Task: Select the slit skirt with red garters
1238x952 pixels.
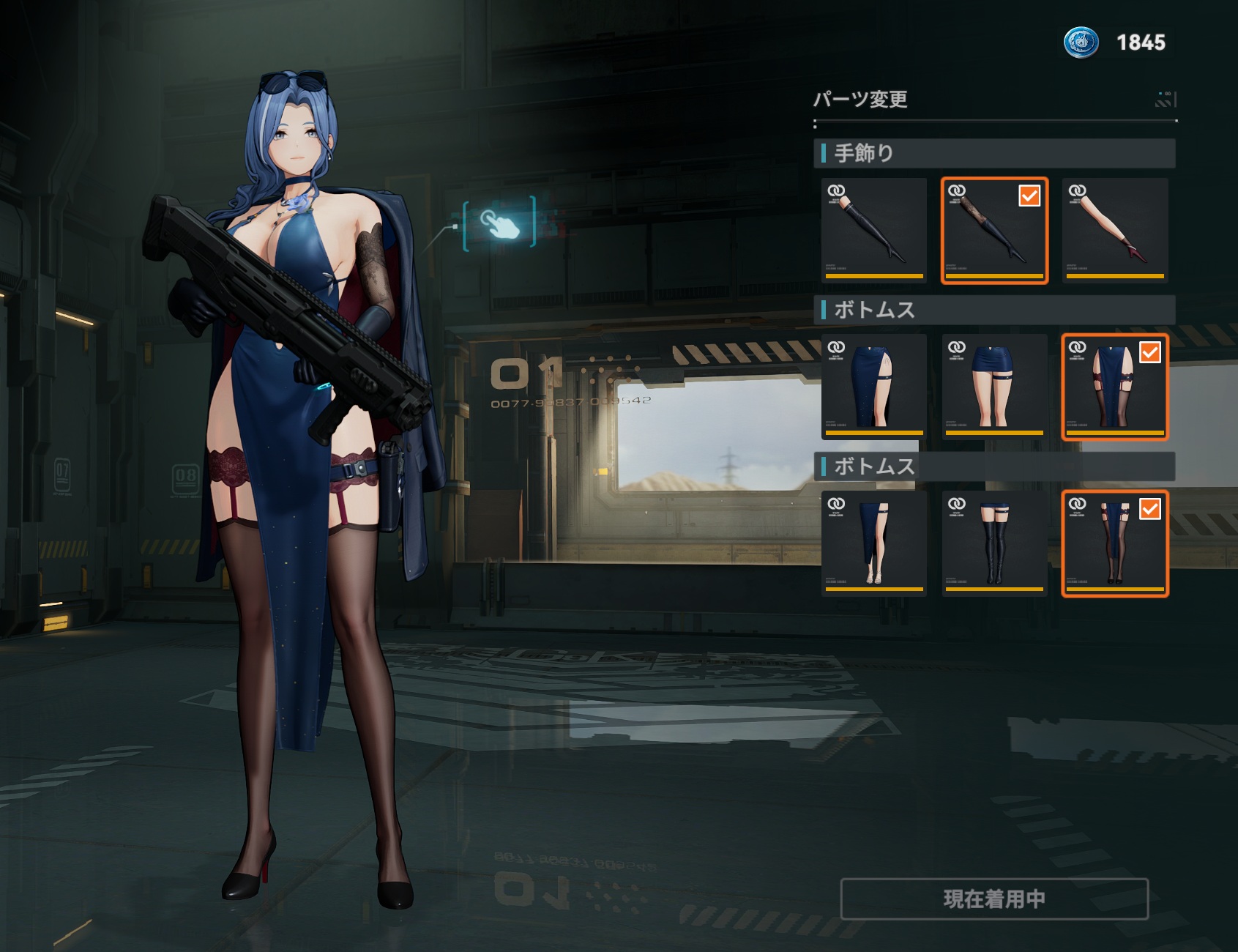Action: click(x=1114, y=387)
